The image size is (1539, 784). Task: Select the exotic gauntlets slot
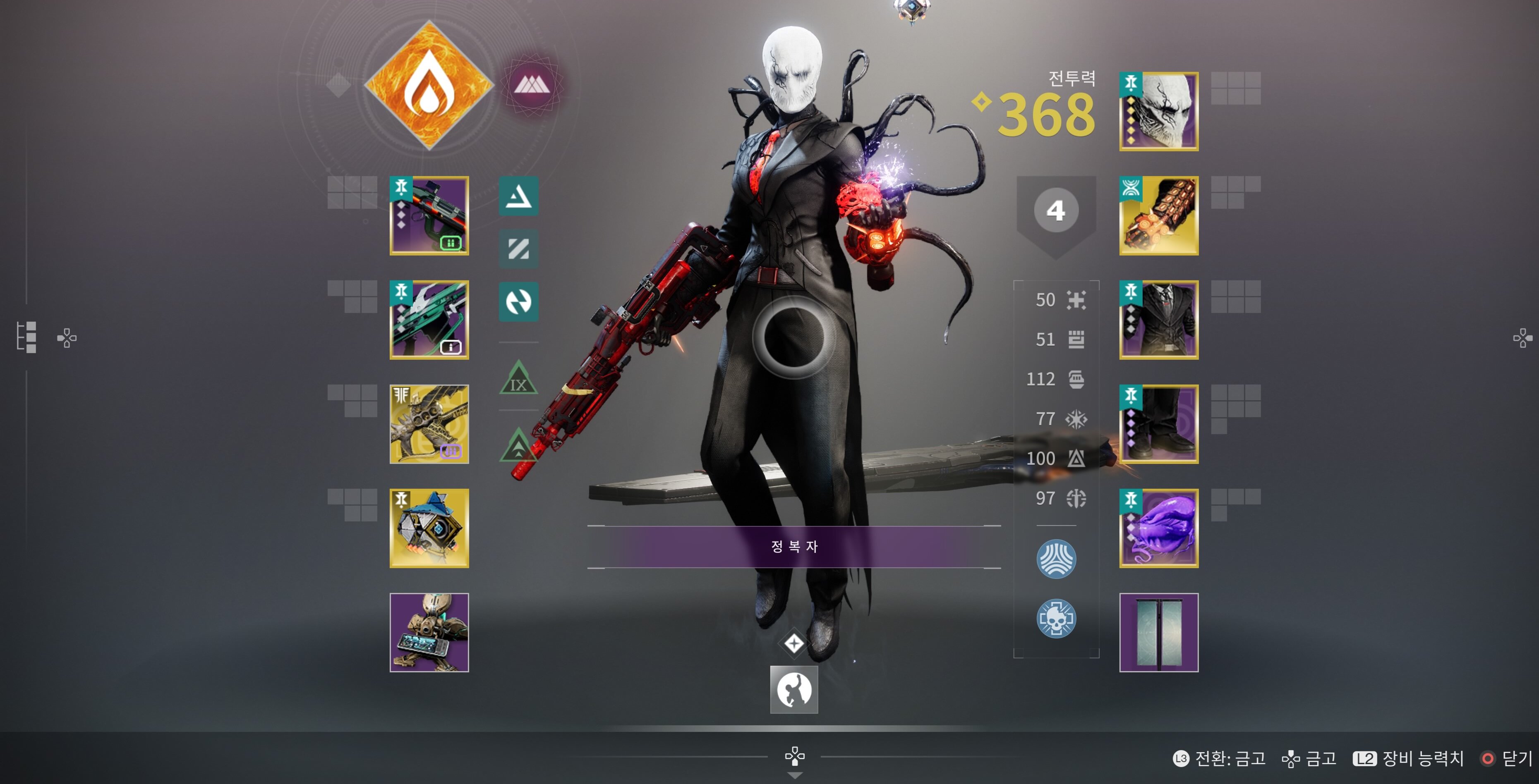point(1158,215)
